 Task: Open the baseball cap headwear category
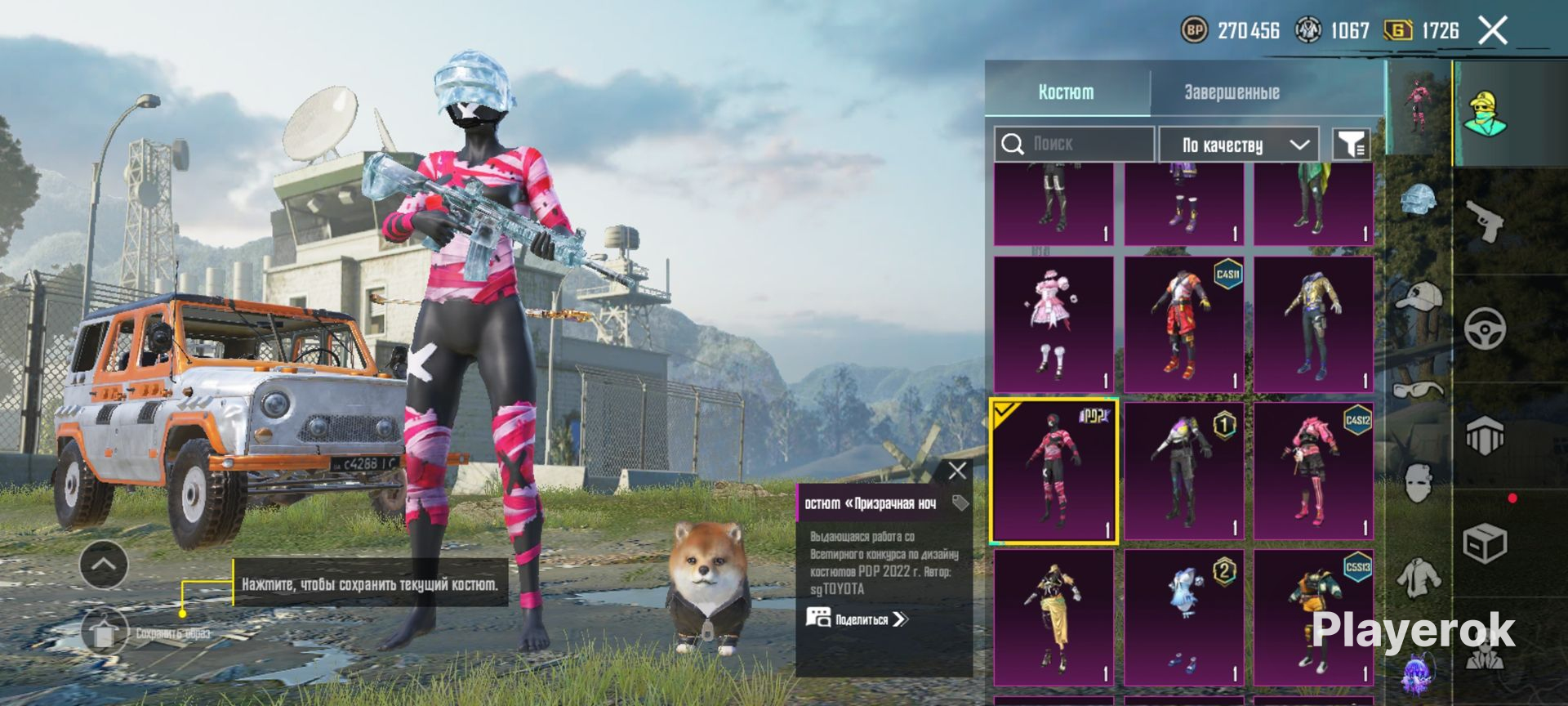pos(1419,296)
